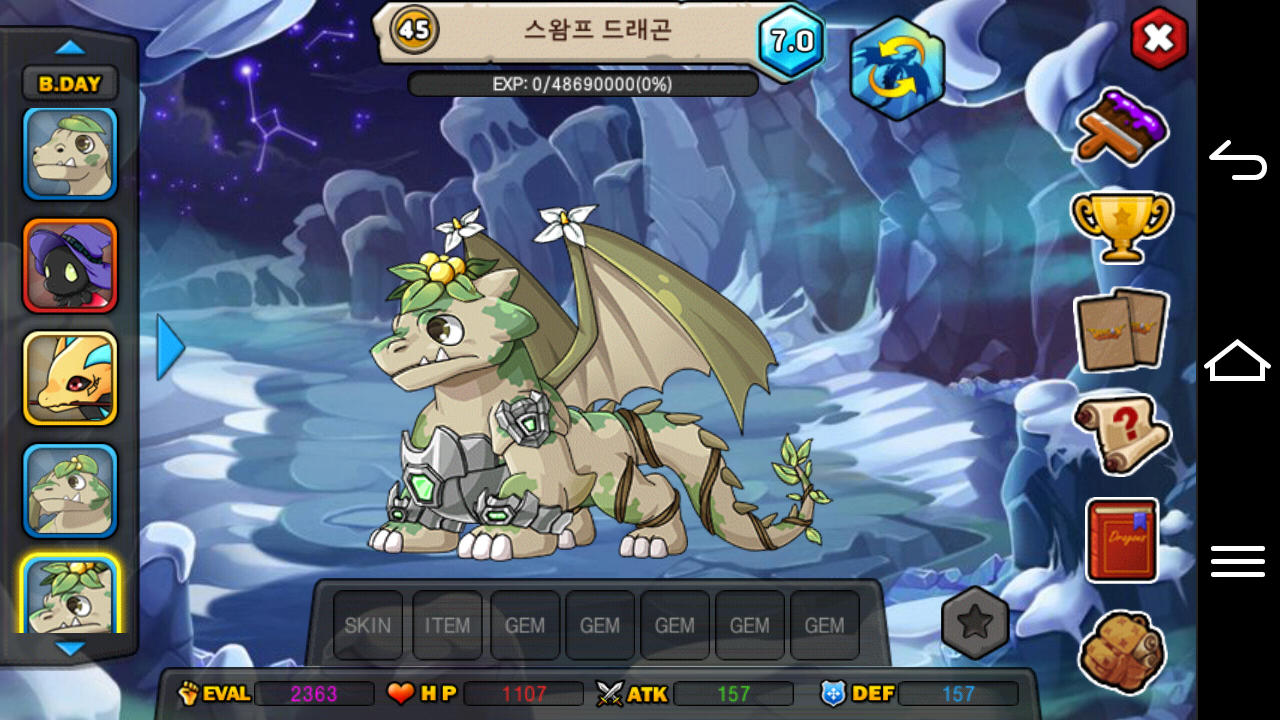Select the ITEM equipment slot

pyautogui.click(x=447, y=625)
